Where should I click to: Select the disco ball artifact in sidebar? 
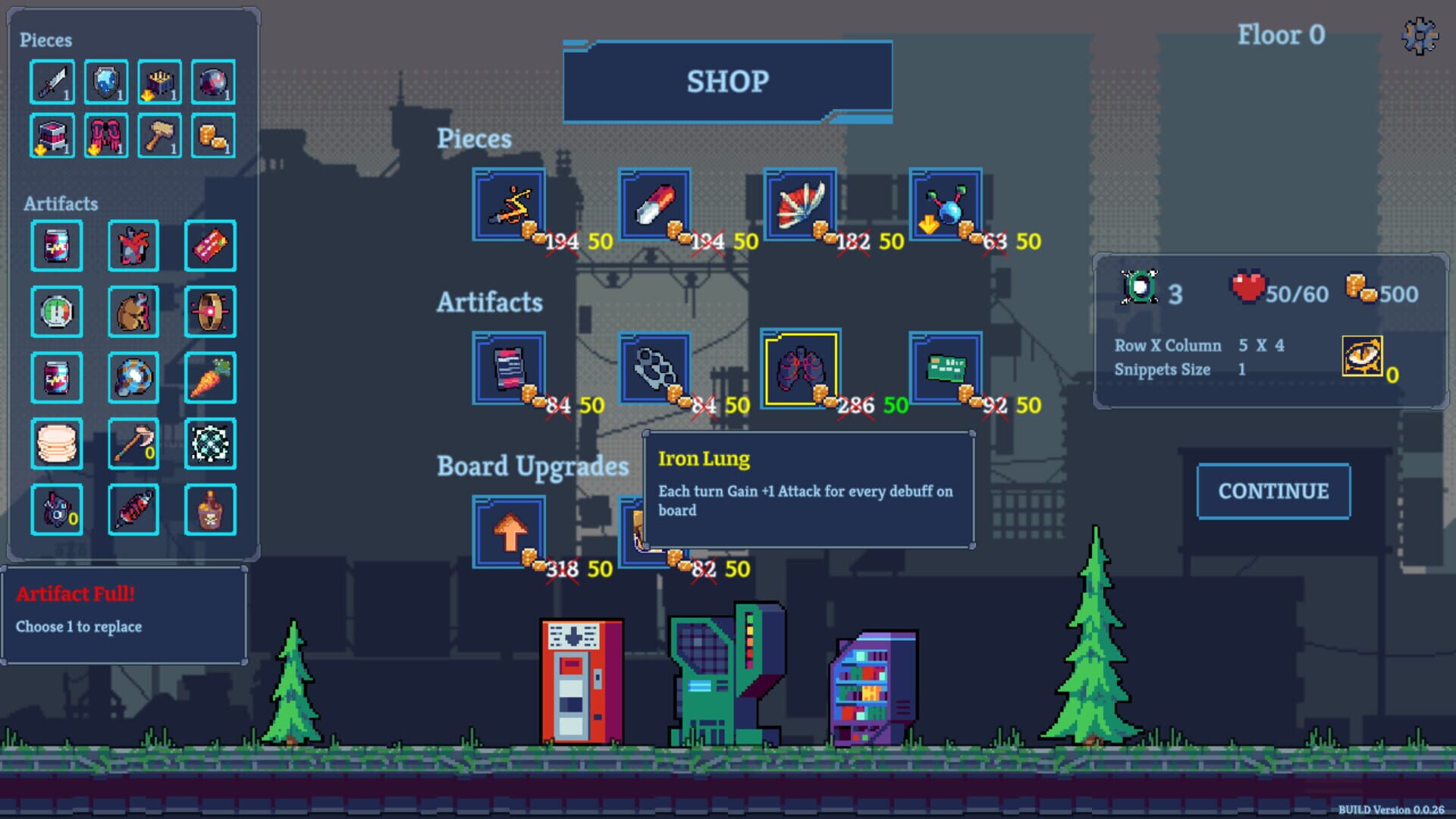pyautogui.click(x=133, y=378)
